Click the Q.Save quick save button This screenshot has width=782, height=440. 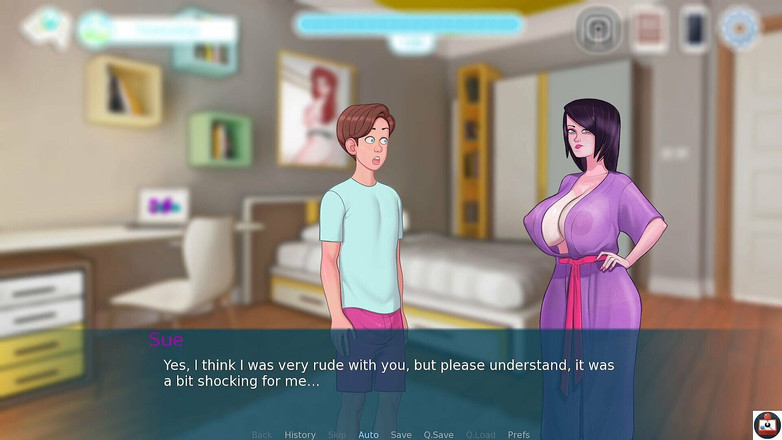pos(438,435)
